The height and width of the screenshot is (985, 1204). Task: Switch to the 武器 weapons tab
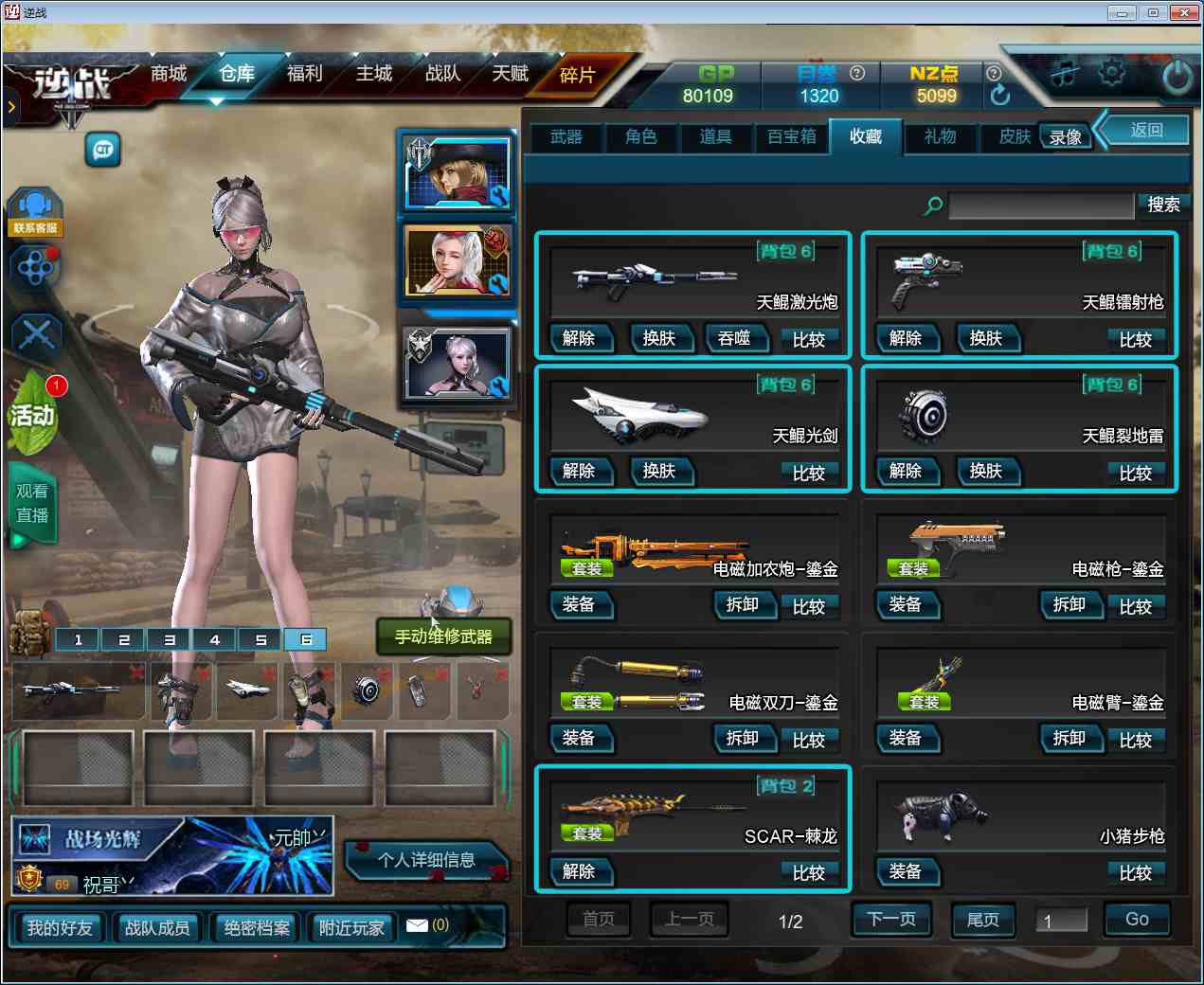click(566, 137)
